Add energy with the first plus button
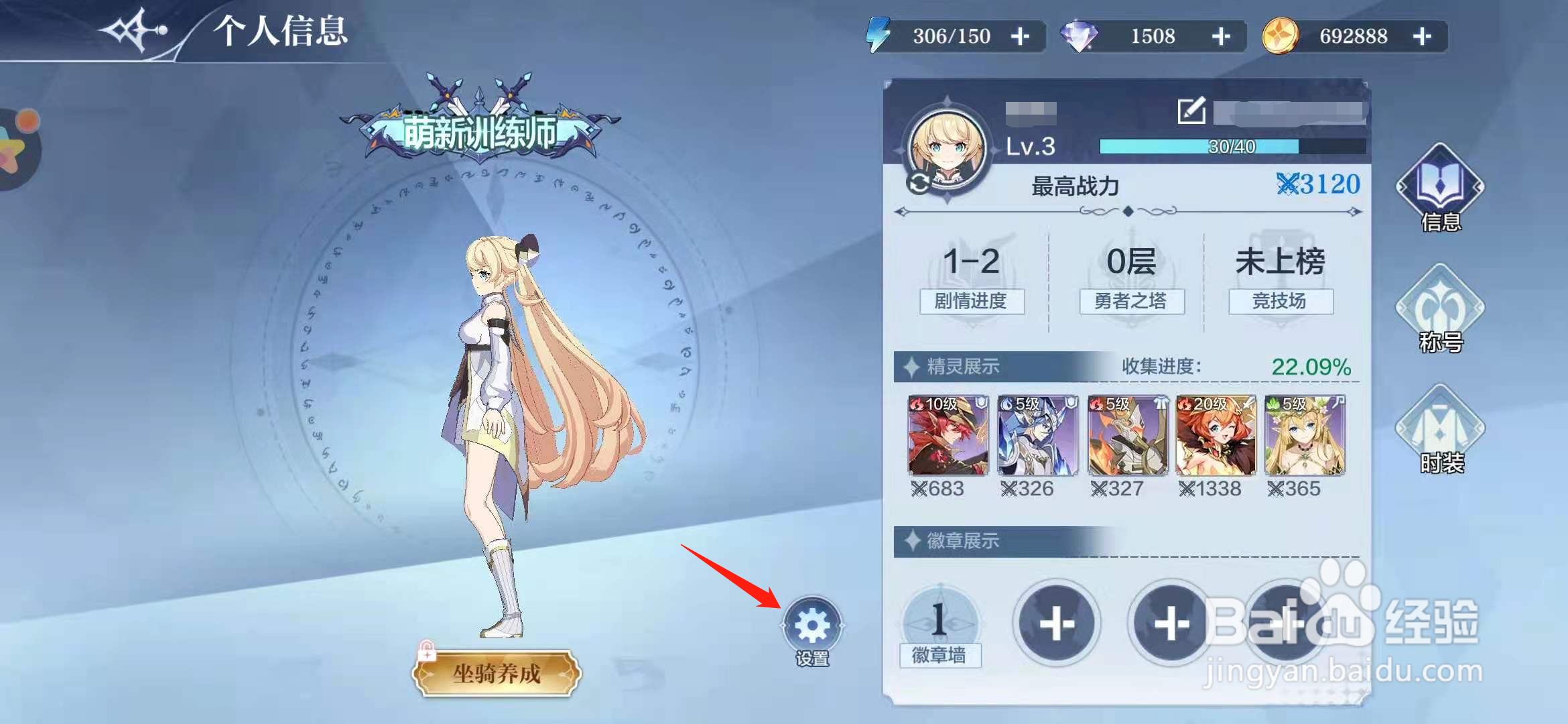 coord(1021,36)
